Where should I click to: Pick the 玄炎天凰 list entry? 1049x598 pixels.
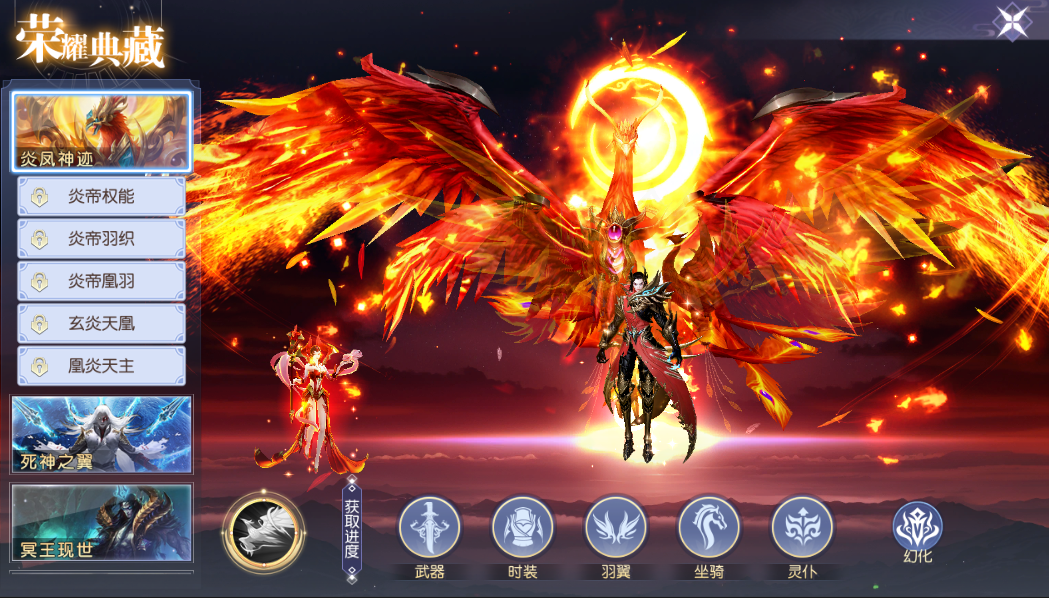click(101, 324)
